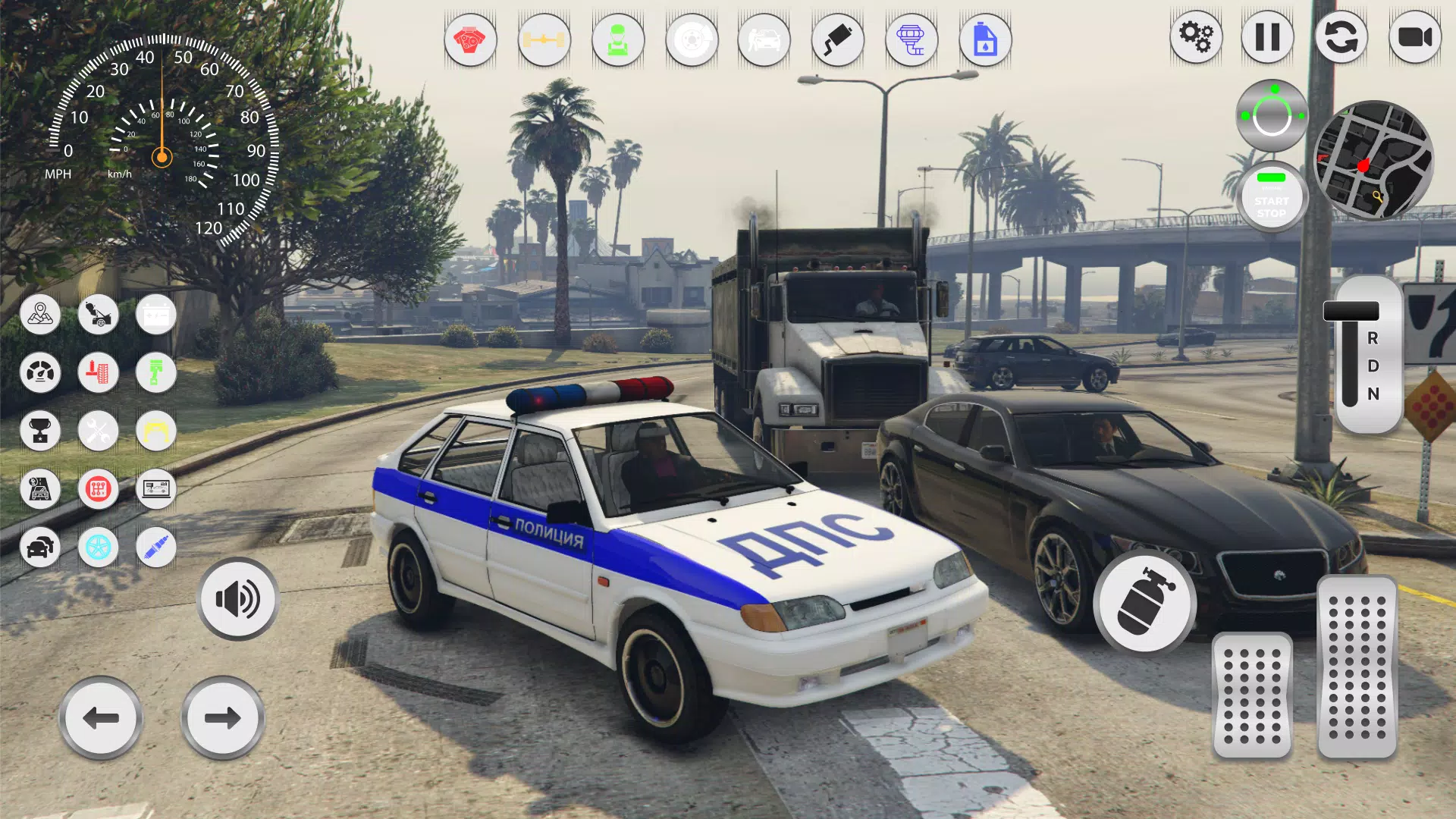Toggle the steering control selector
1456x819 pixels.
(x=1272, y=114)
